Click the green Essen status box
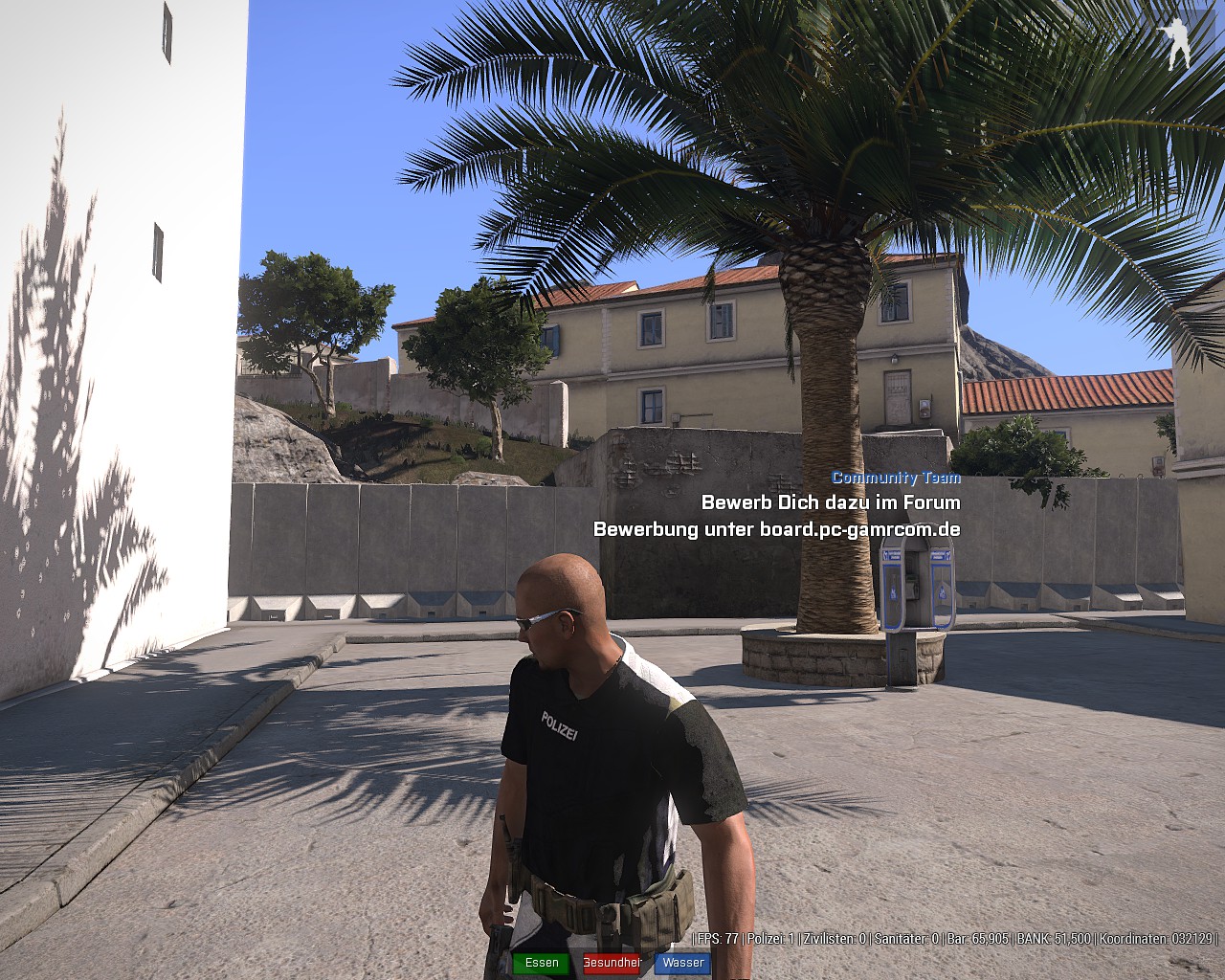The image size is (1225, 980). click(x=542, y=963)
